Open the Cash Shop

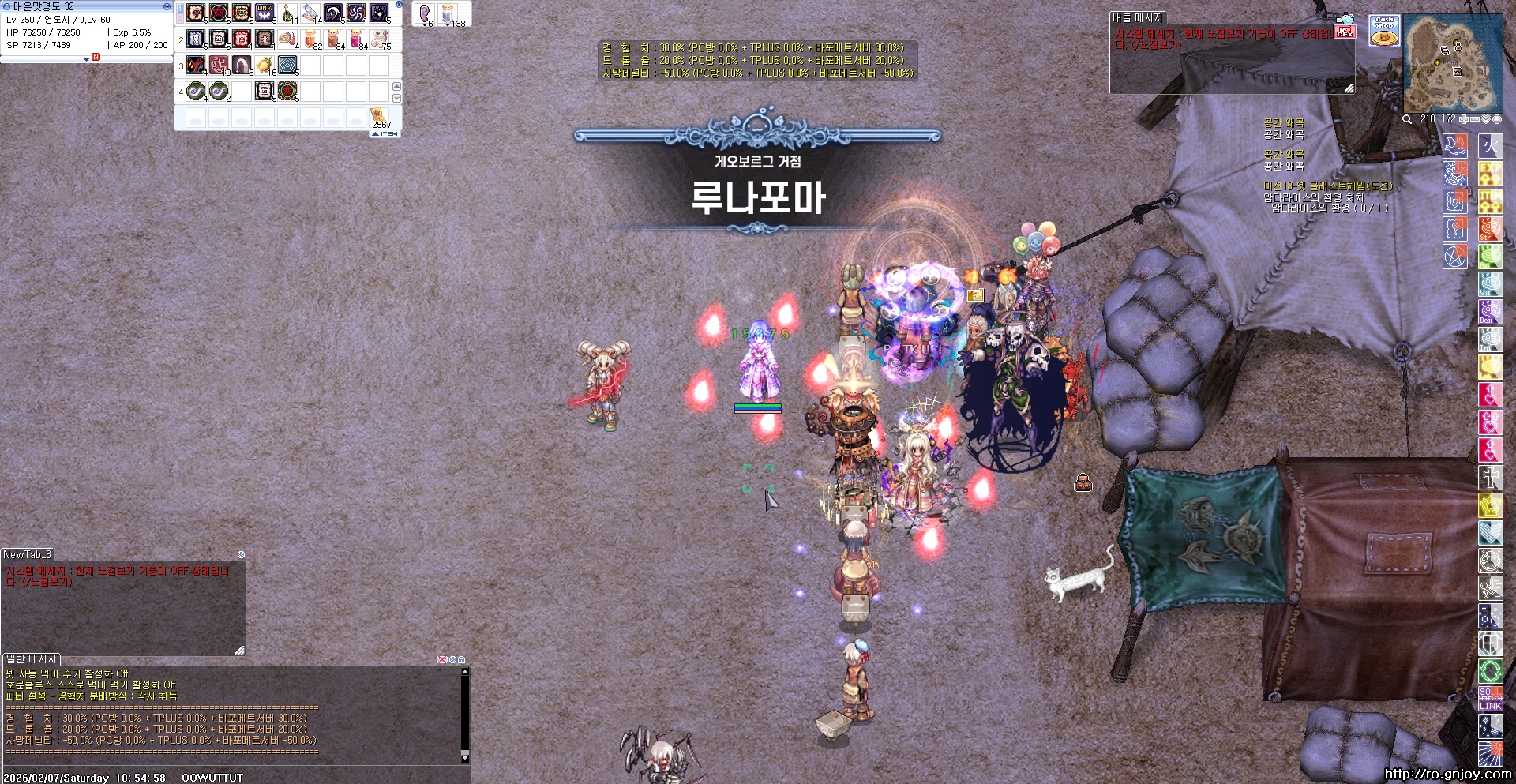(x=1384, y=31)
